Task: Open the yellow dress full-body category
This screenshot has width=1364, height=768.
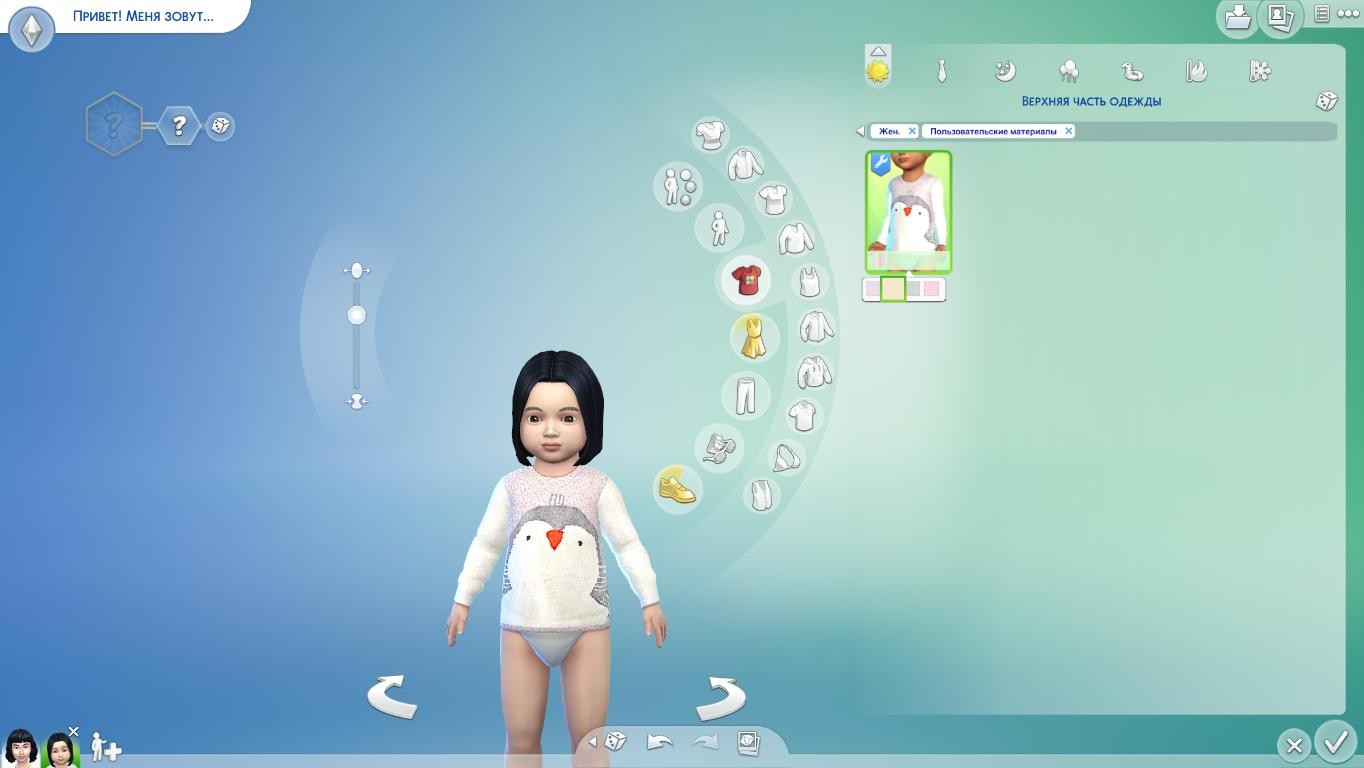Action: [752, 337]
